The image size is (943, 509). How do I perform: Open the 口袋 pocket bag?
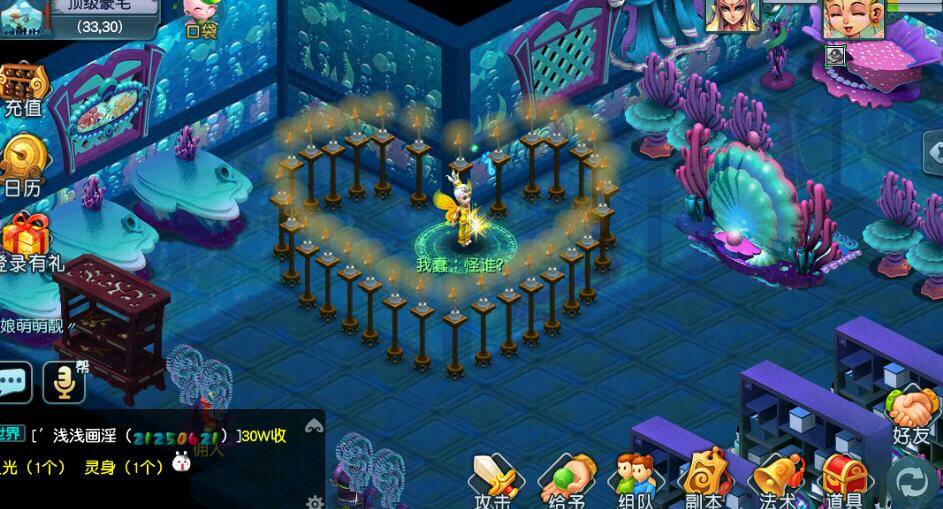tap(203, 17)
